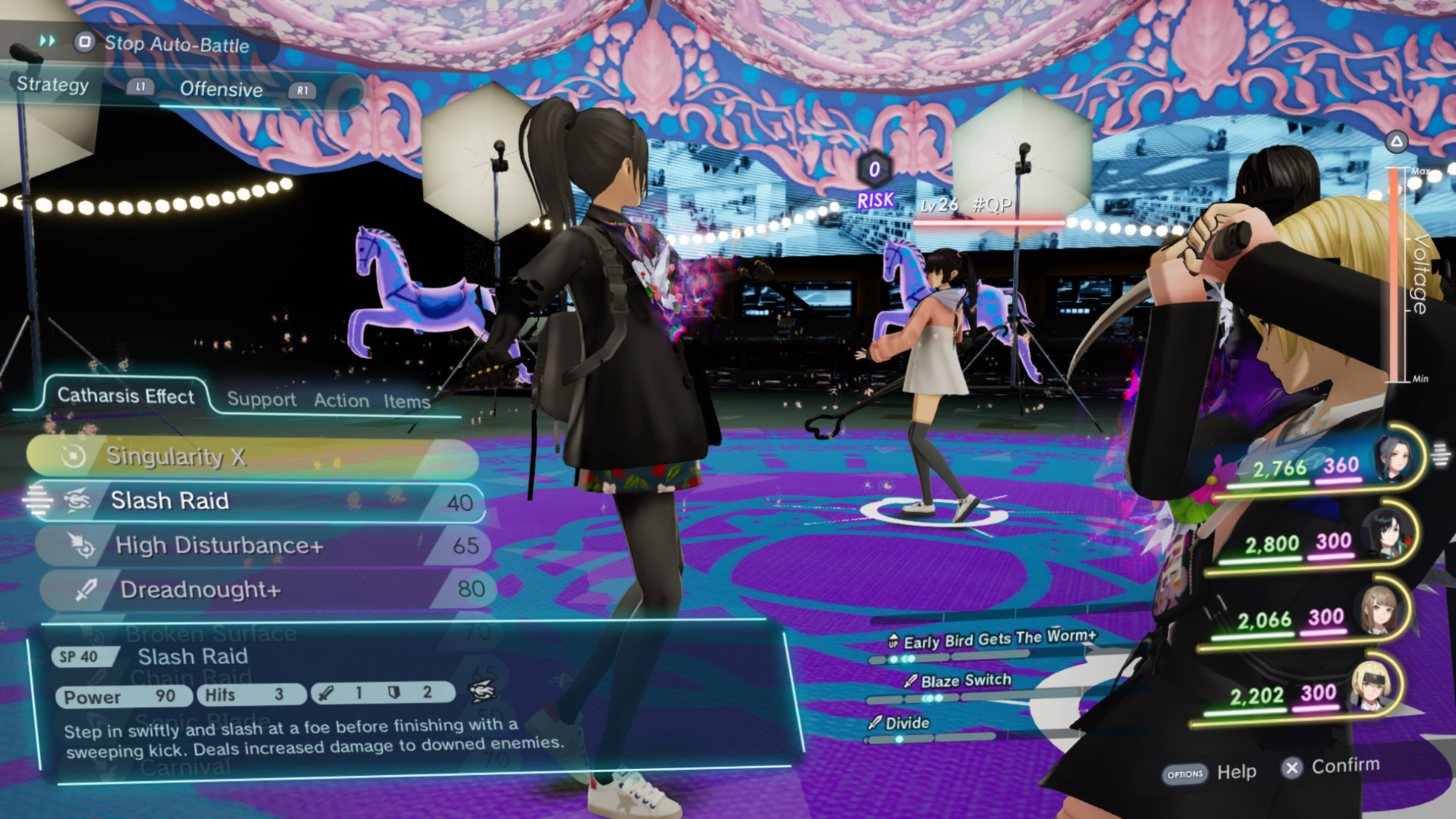Select the Singularity X skill

click(x=252, y=456)
